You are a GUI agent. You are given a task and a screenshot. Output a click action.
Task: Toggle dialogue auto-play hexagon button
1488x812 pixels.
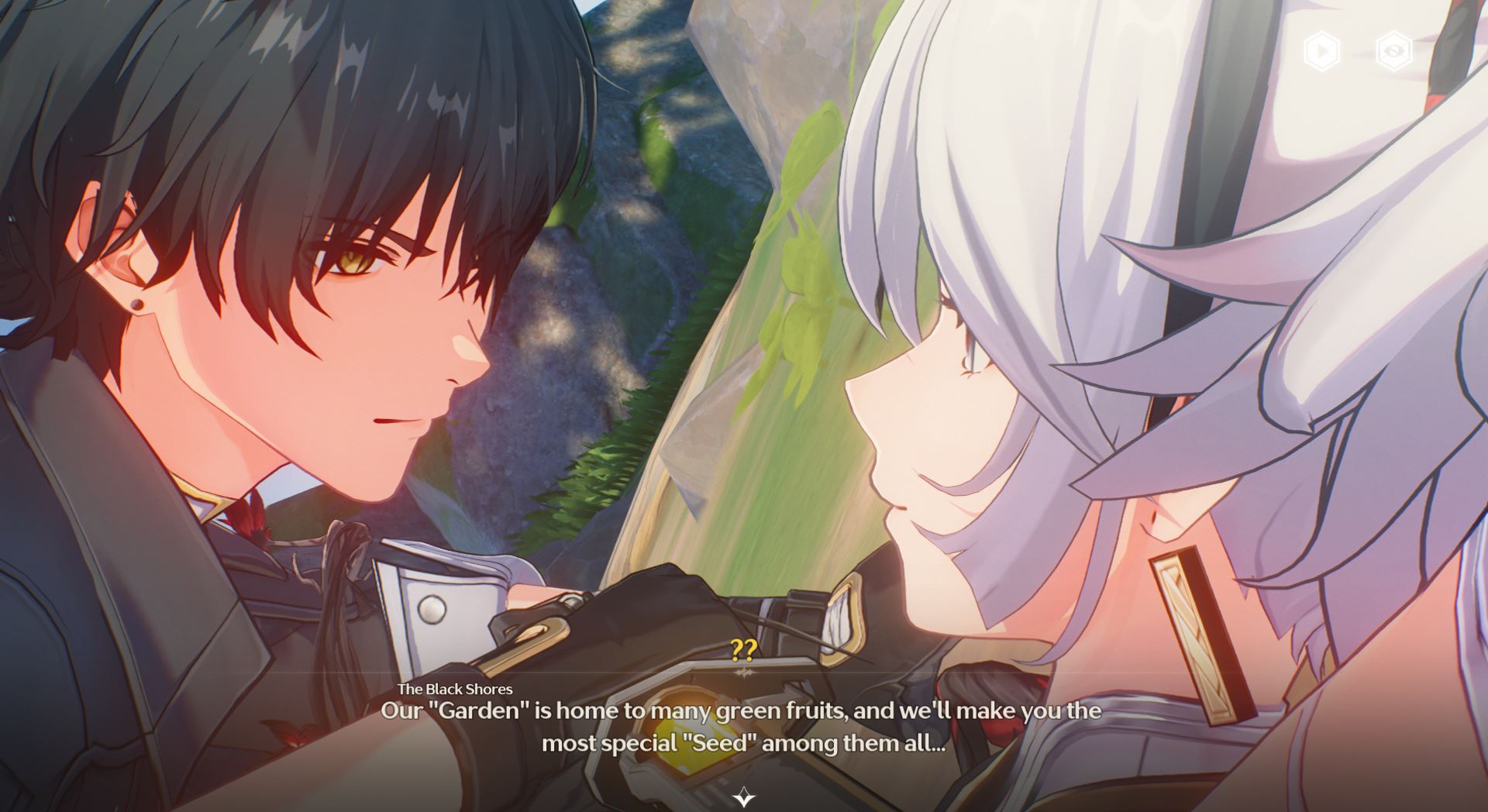pyautogui.click(x=1321, y=51)
